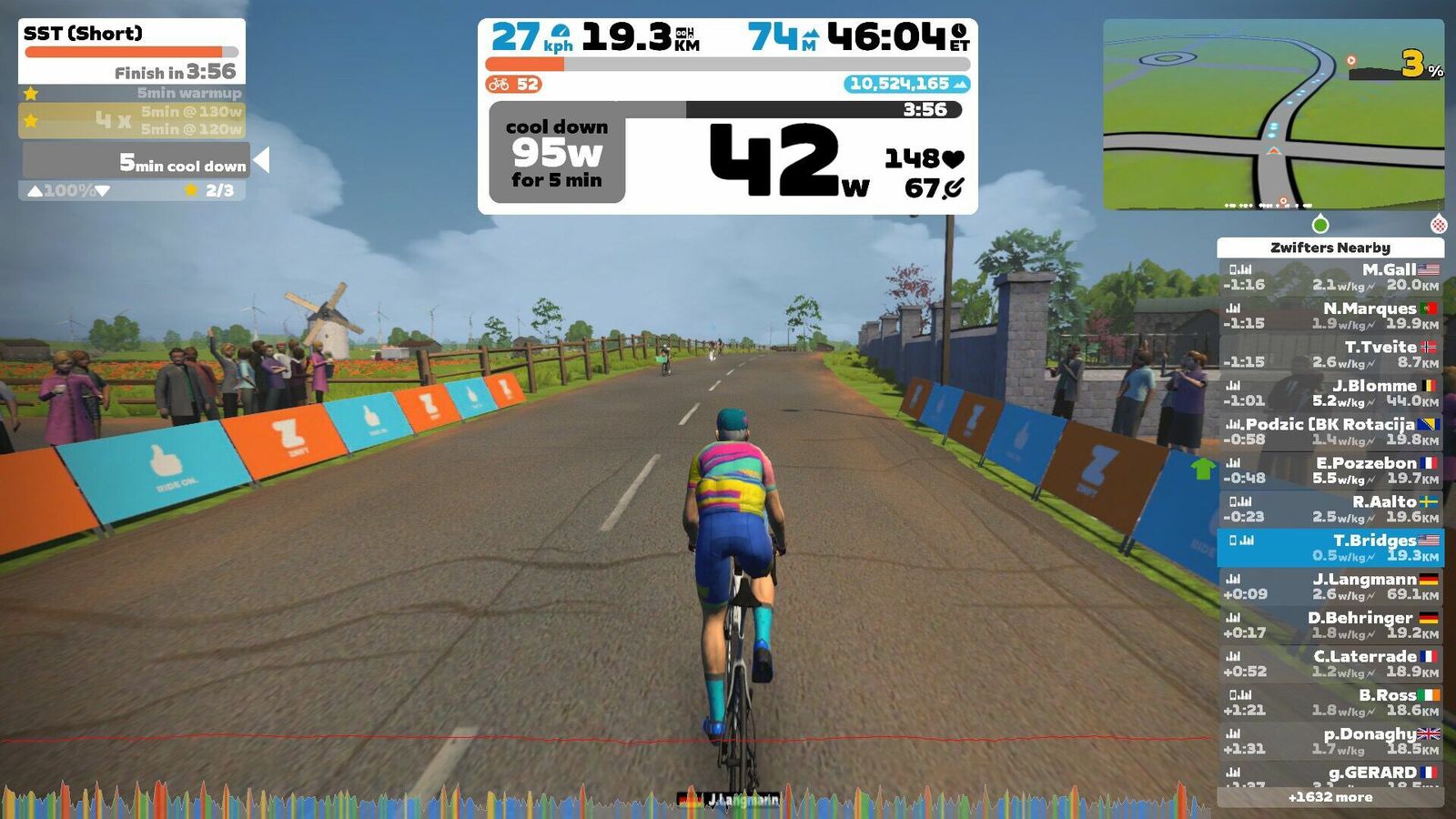Image resolution: width=1456 pixels, height=819 pixels.
Task: Click the Zwifters Nearby list header
Action: [x=1330, y=248]
